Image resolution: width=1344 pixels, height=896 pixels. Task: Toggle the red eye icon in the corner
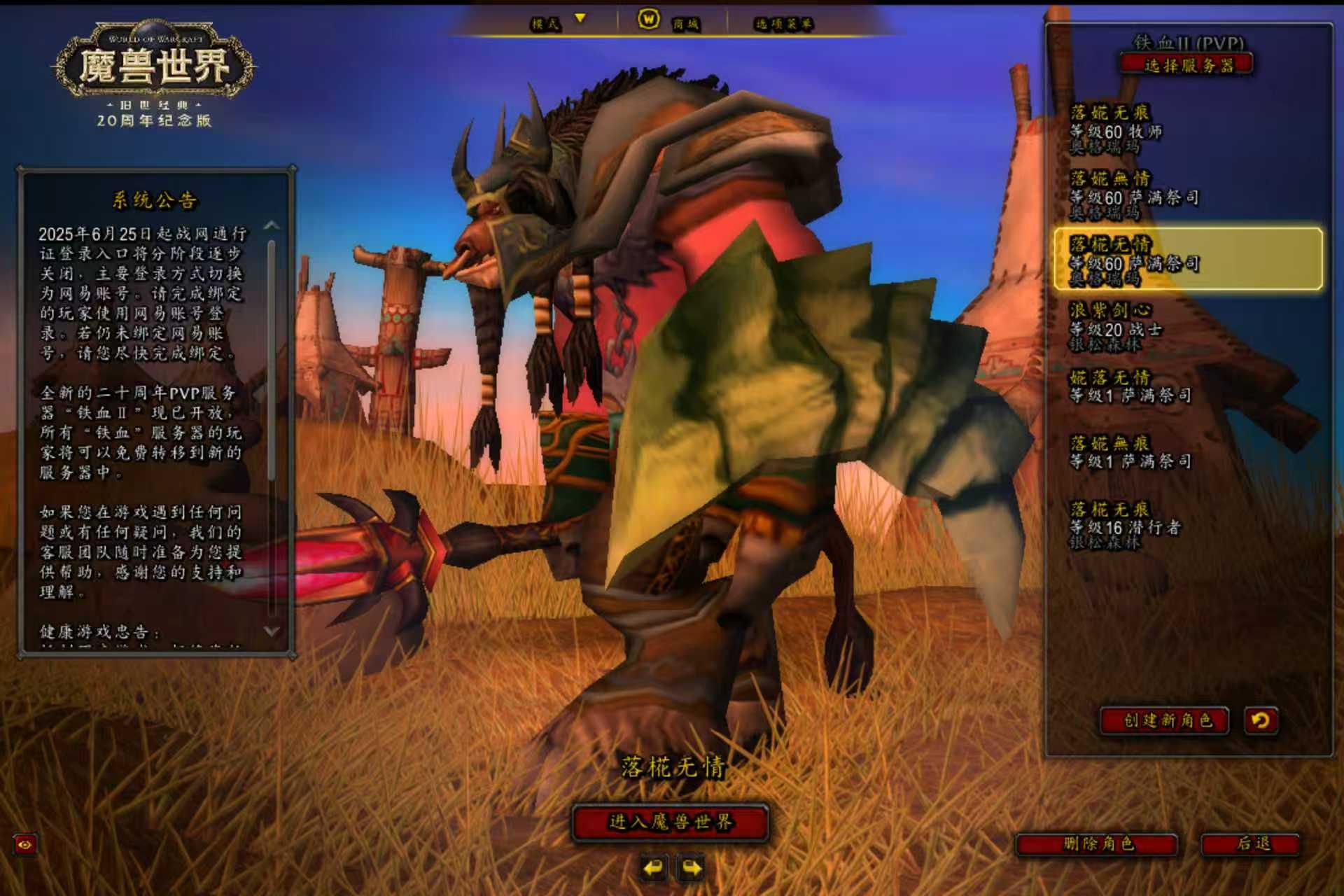pos(25,845)
